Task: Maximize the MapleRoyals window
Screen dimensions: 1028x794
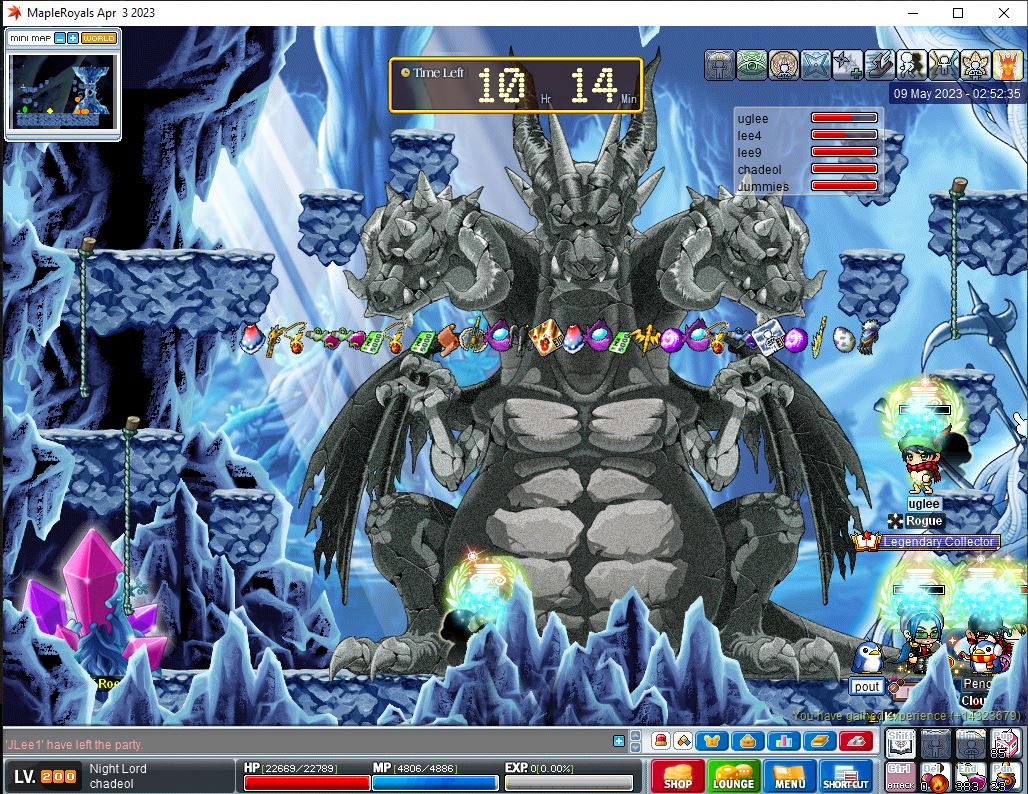Action: point(957,13)
